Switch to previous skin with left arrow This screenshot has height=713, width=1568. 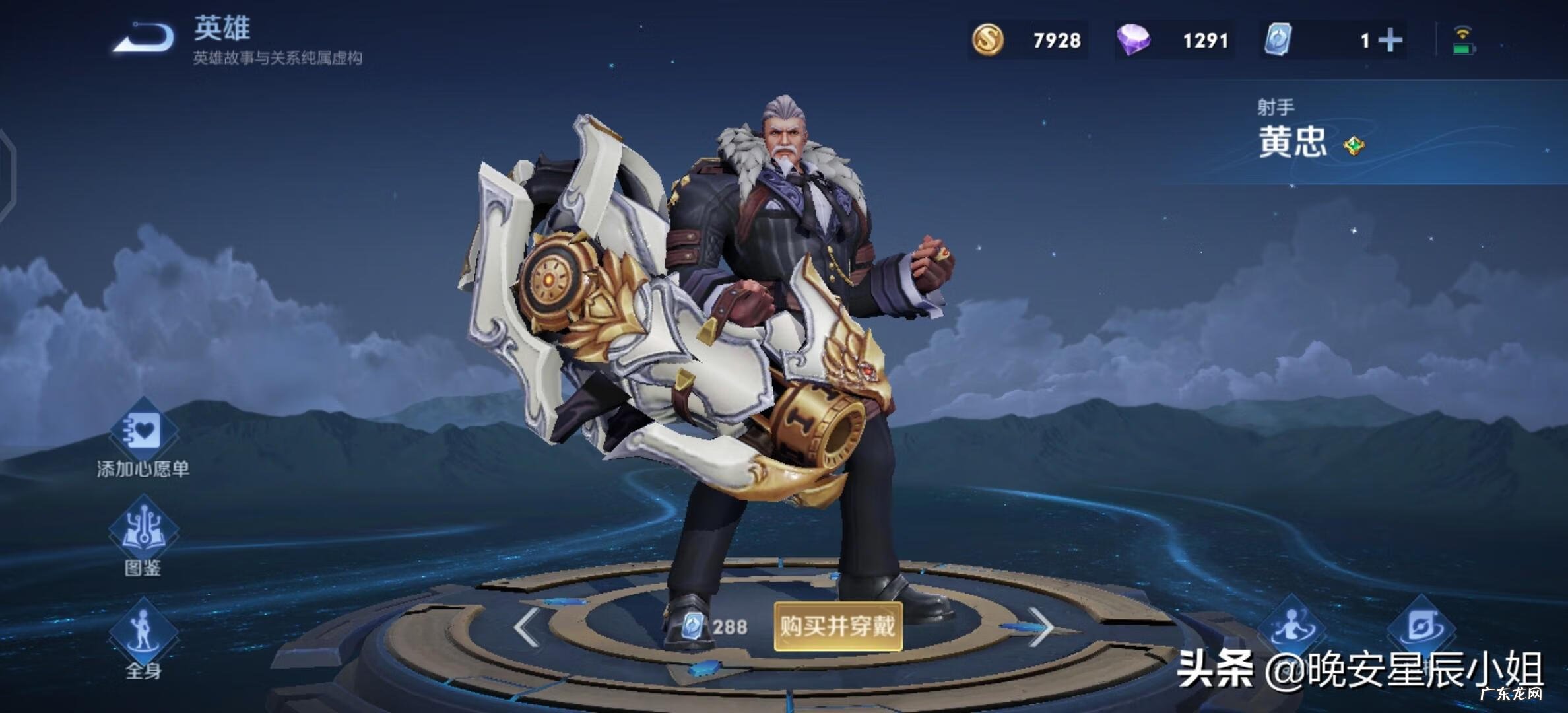(526, 627)
